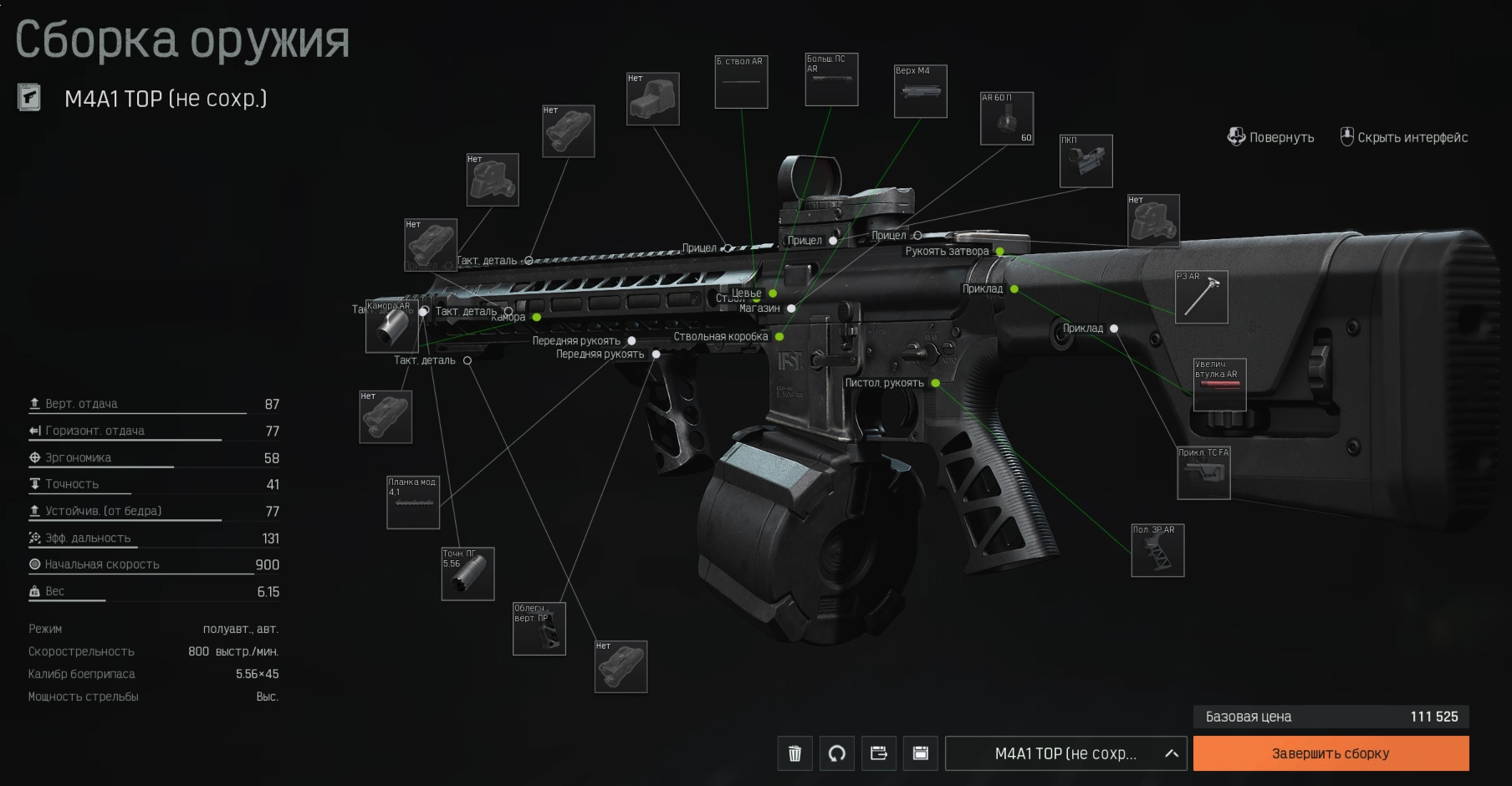Pick the ПКП sight slot
This screenshot has width=1512, height=786.
pyautogui.click(x=1085, y=161)
